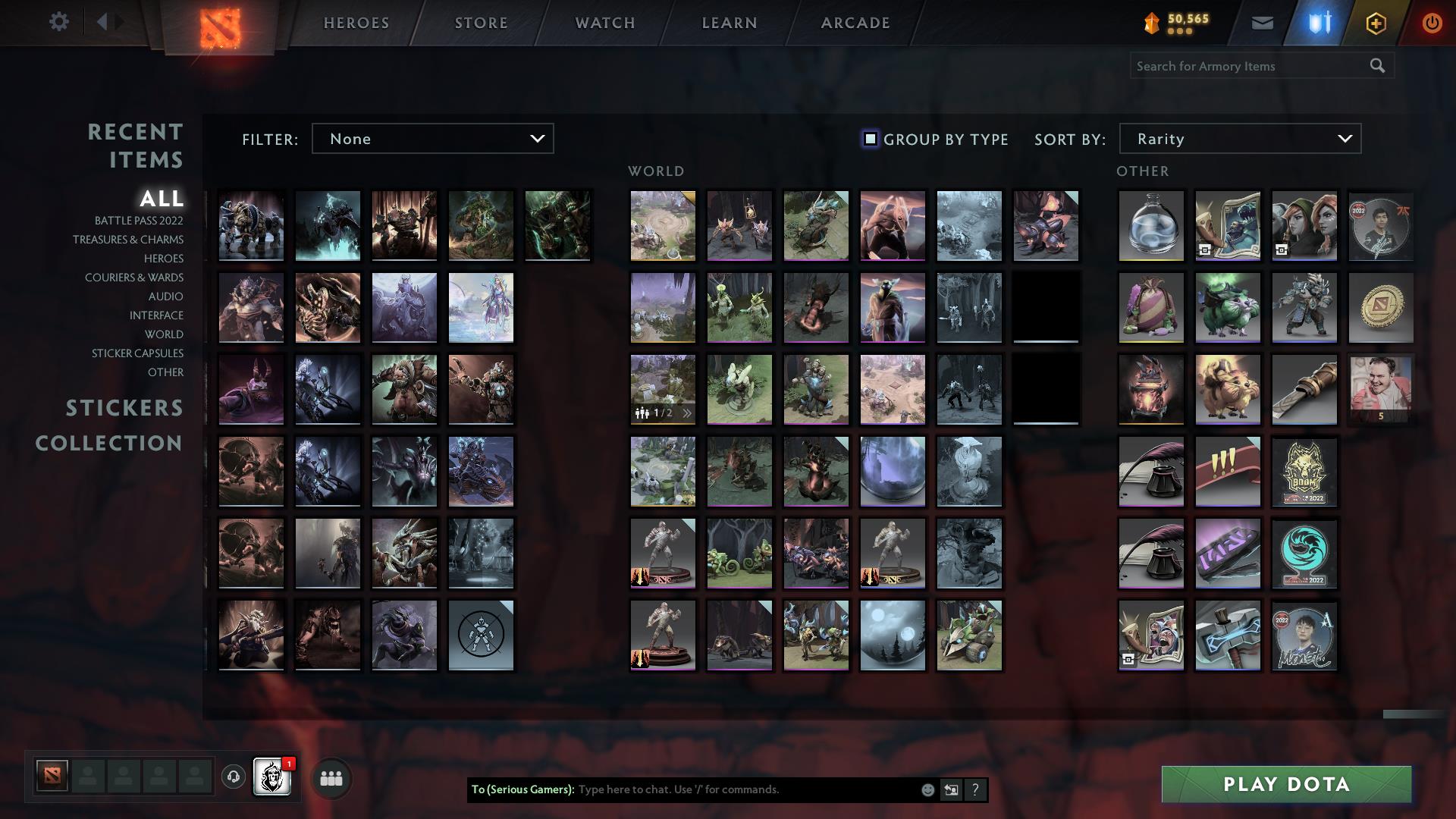Screen dimensions: 1456x819
Task: Click the red power button to quit Dota
Action: 1432,22
